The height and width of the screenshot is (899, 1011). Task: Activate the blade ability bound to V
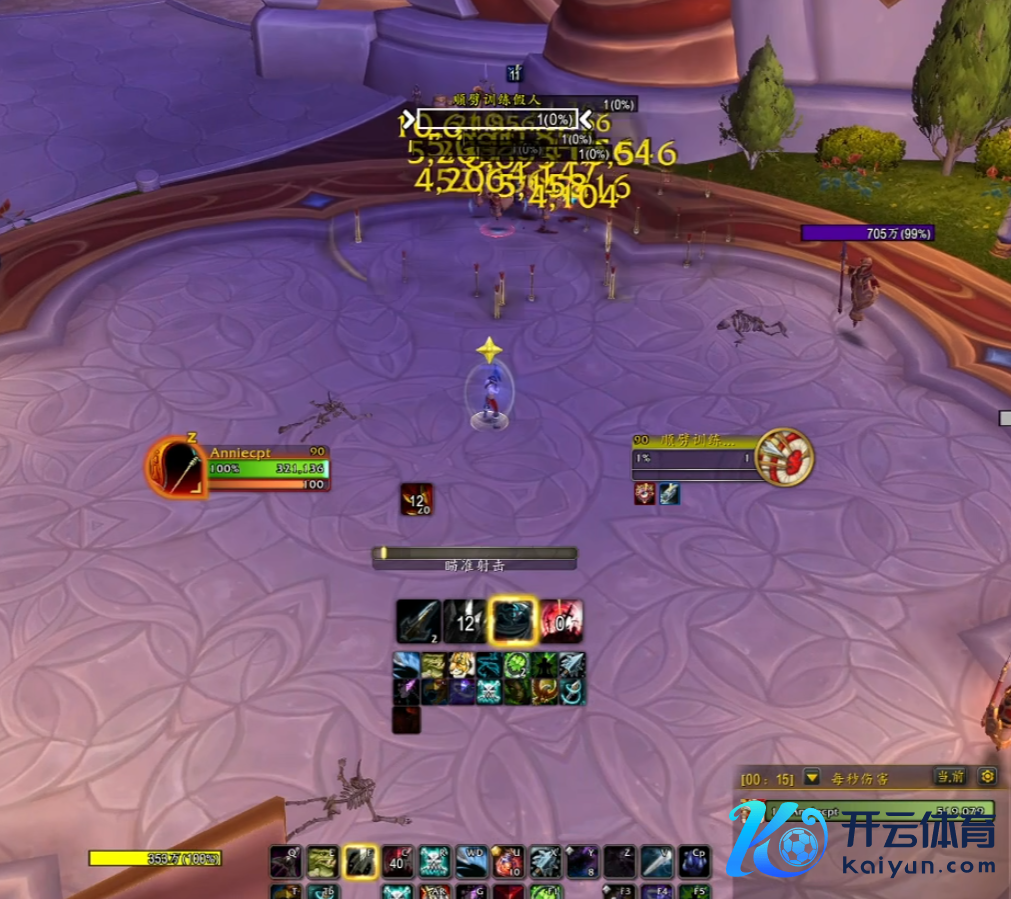656,861
